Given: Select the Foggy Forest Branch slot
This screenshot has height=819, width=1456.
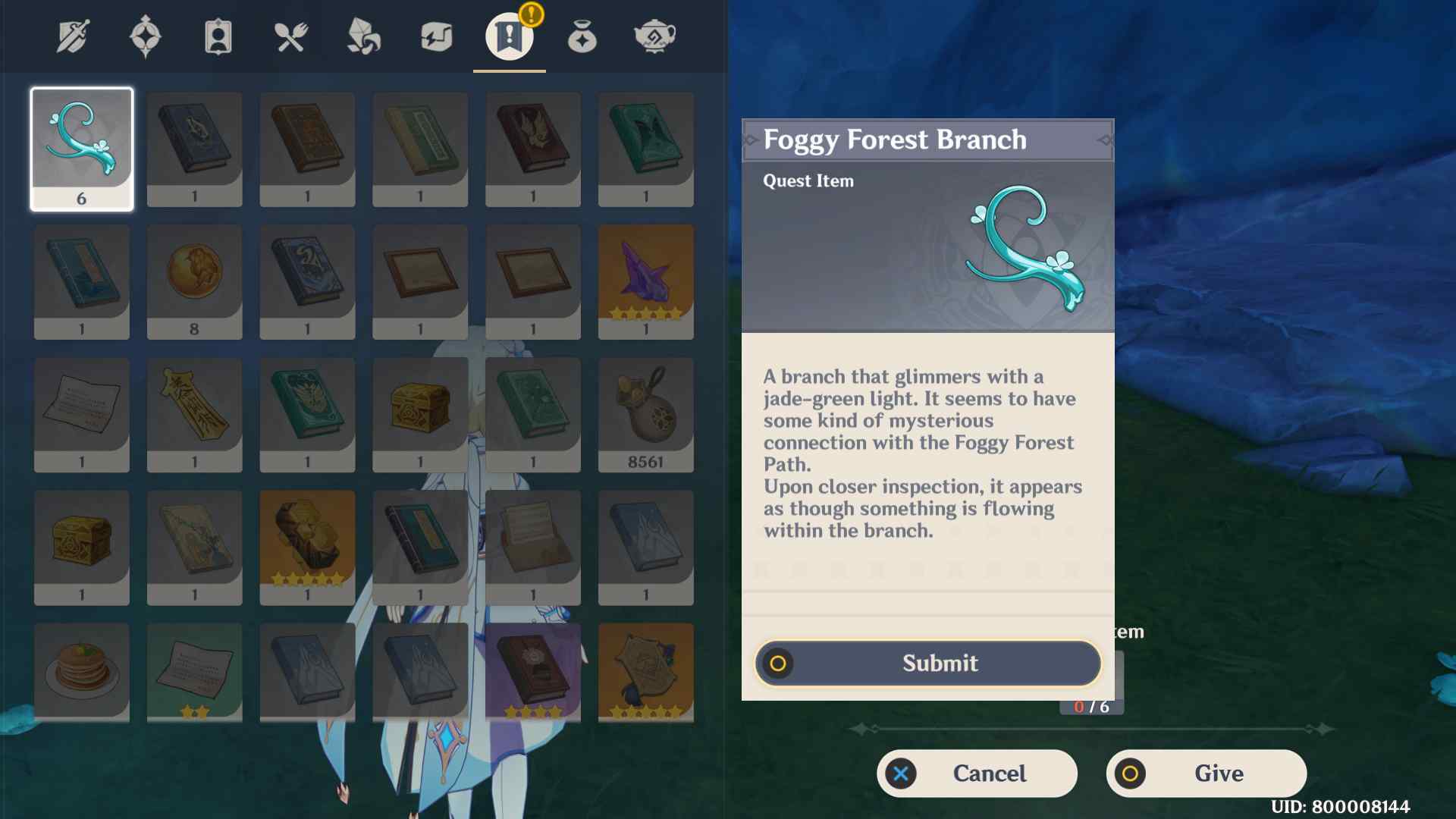Looking at the screenshot, I should (x=82, y=149).
